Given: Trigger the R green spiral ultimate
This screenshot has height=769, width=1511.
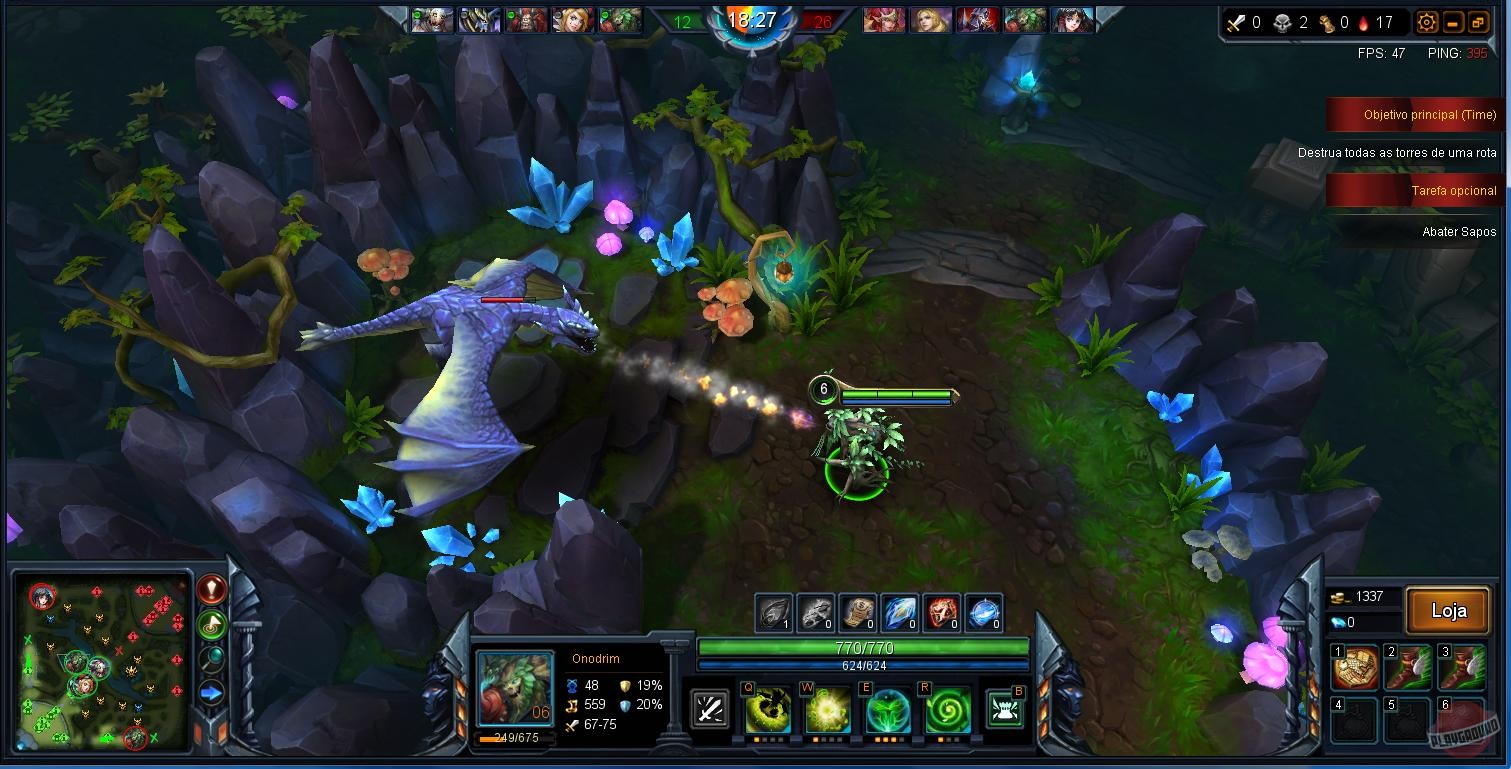Looking at the screenshot, I should point(945,708).
